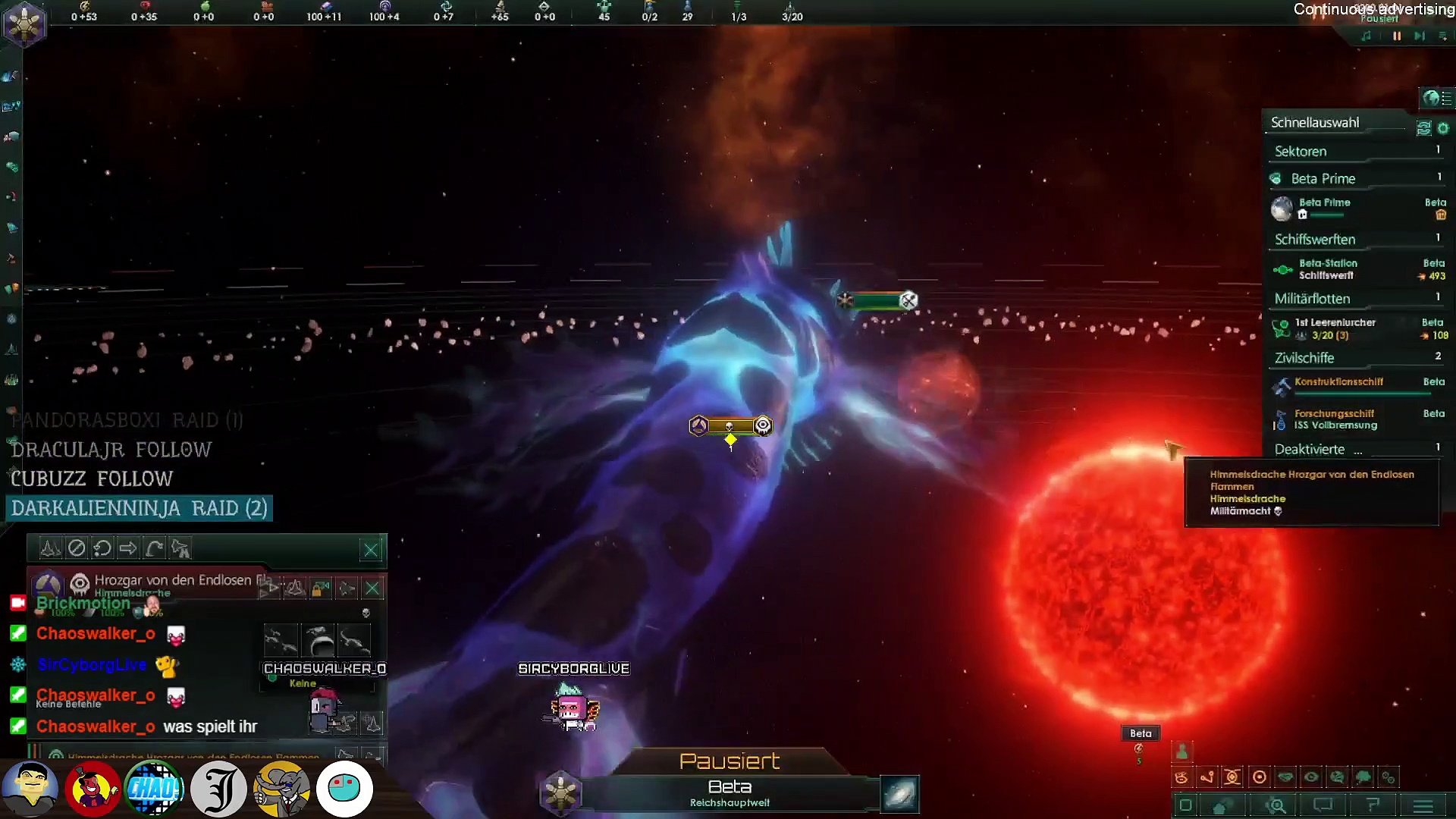1456x819 pixels.
Task: Close the fleet command panel
Action: coord(371,550)
